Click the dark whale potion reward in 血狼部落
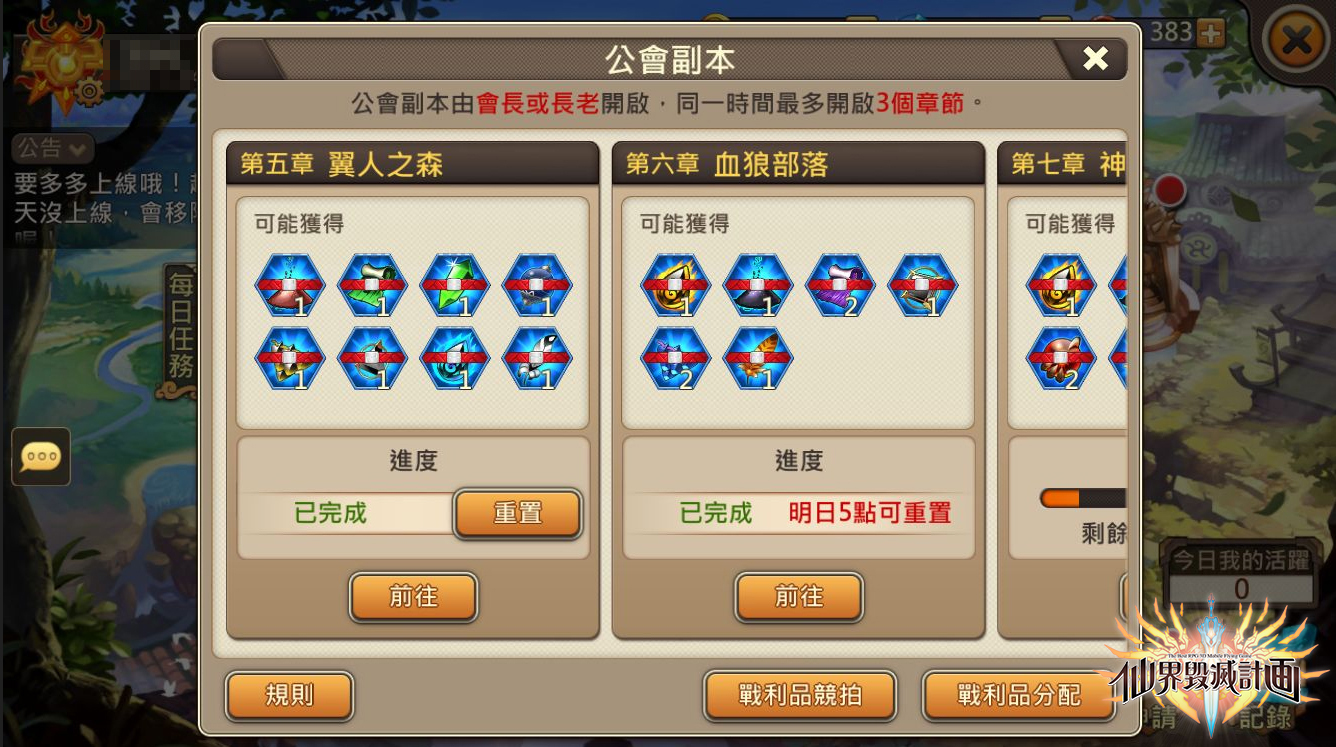1336x747 pixels. click(x=757, y=285)
